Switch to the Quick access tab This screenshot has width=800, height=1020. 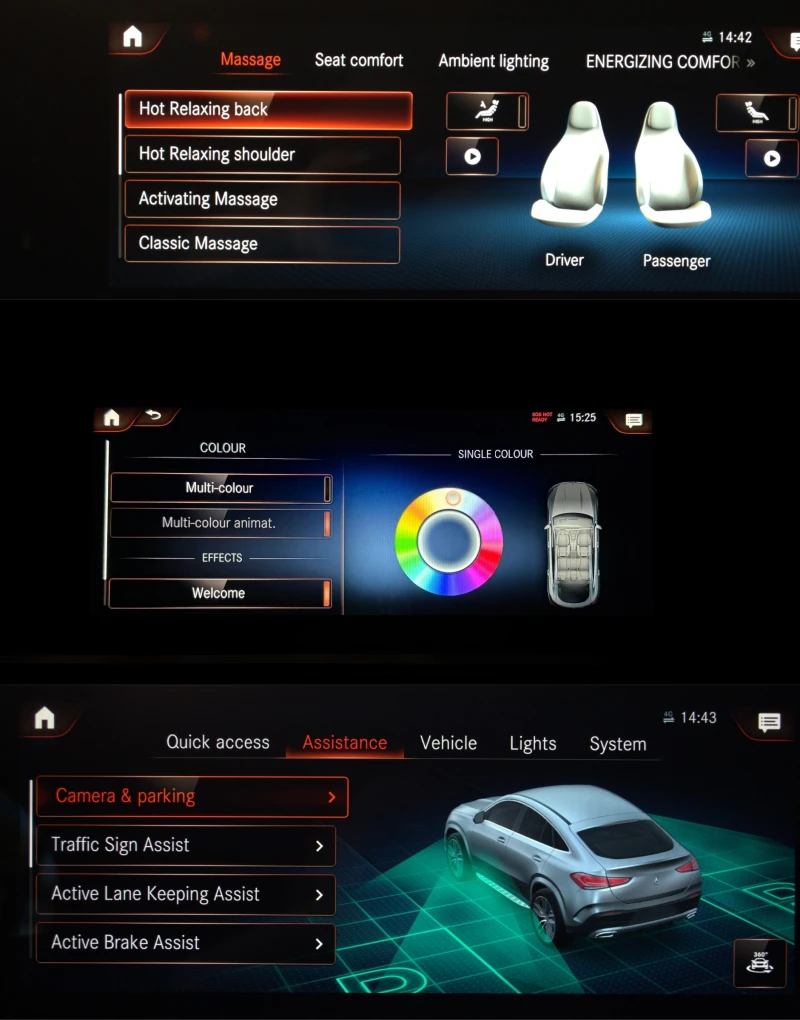(x=218, y=742)
